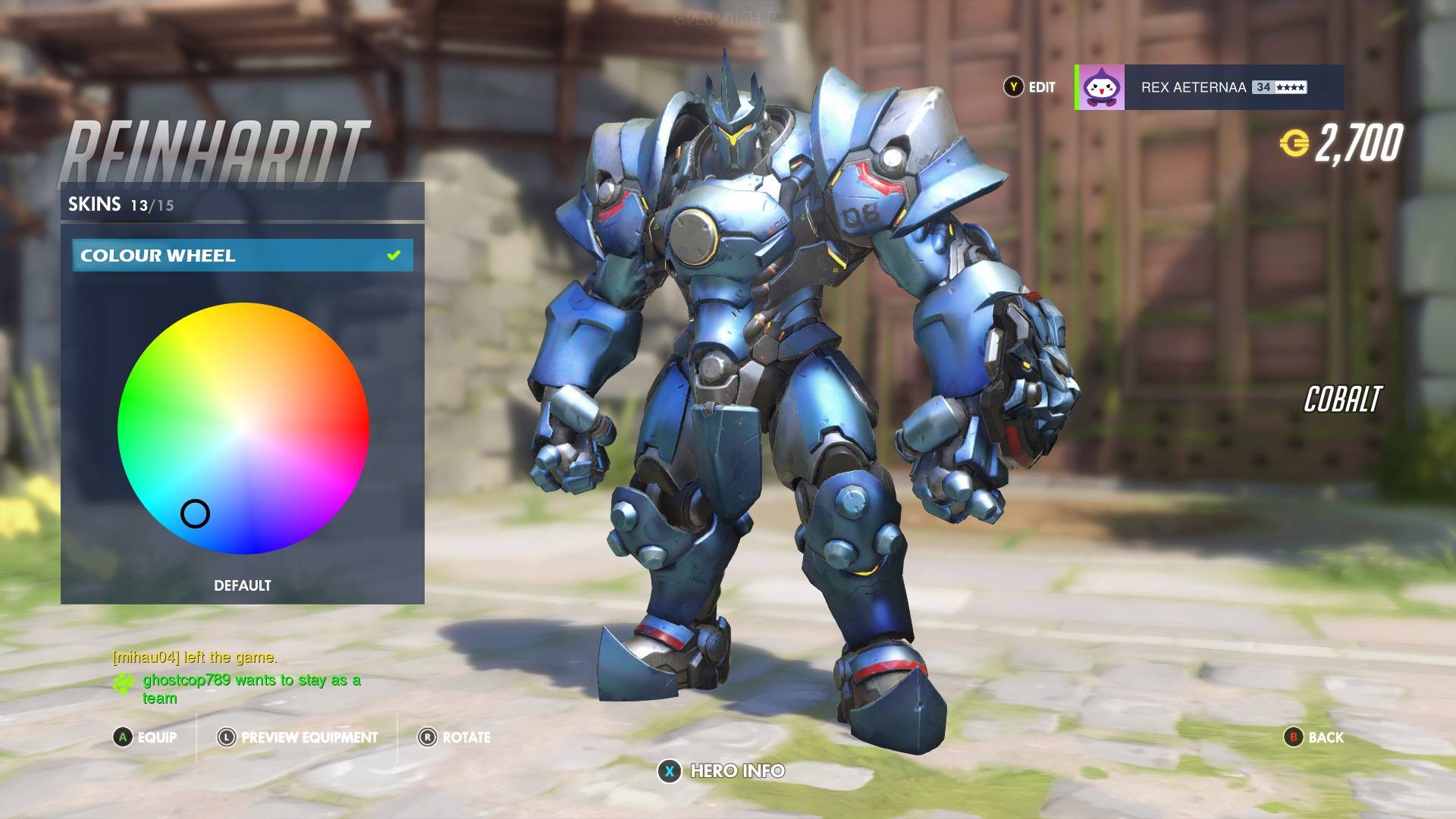Select the Colour Wheel skin entry
Screen dimensions: 1456x819
(242, 256)
